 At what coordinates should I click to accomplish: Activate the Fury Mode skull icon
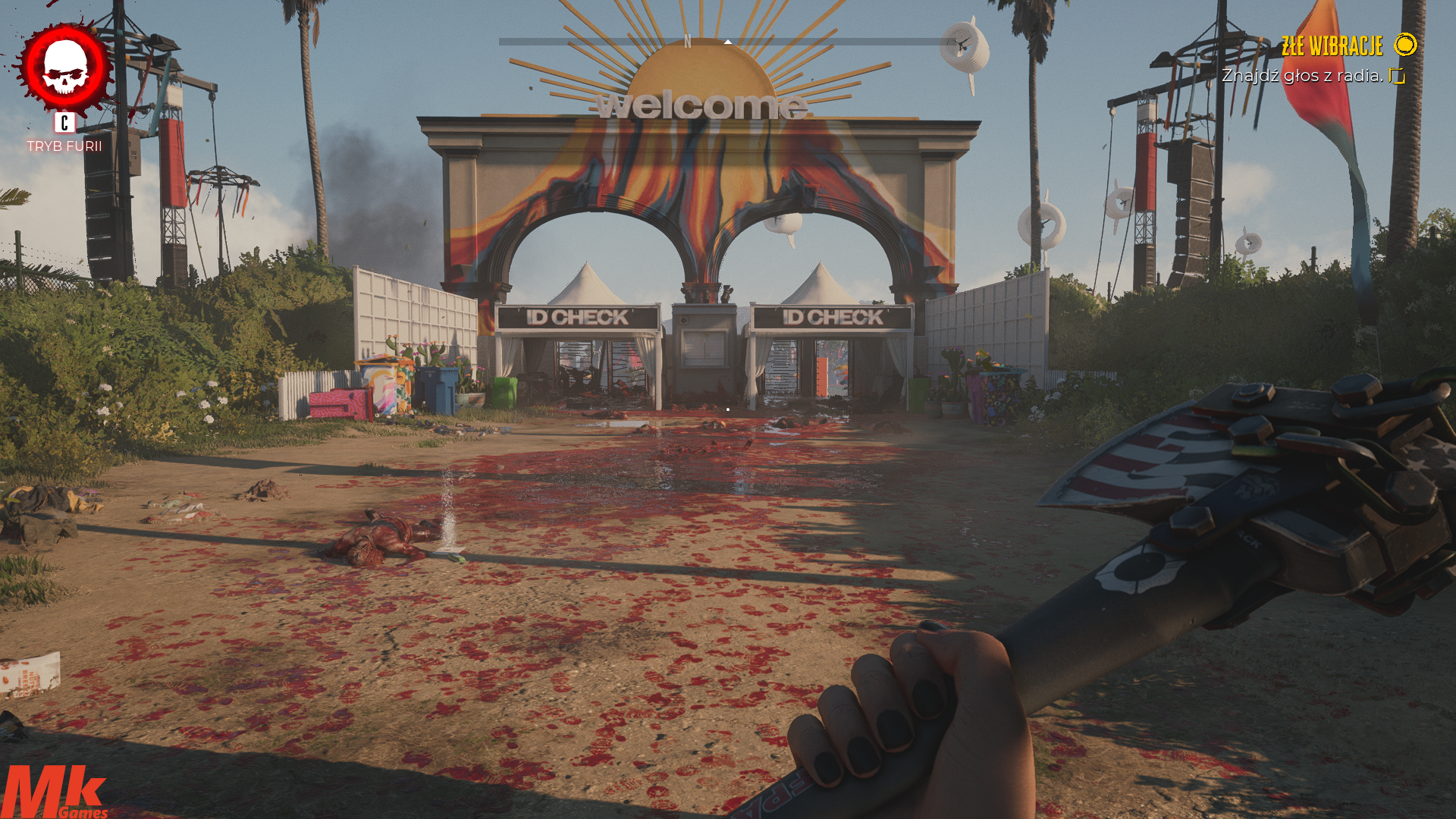coord(65,67)
